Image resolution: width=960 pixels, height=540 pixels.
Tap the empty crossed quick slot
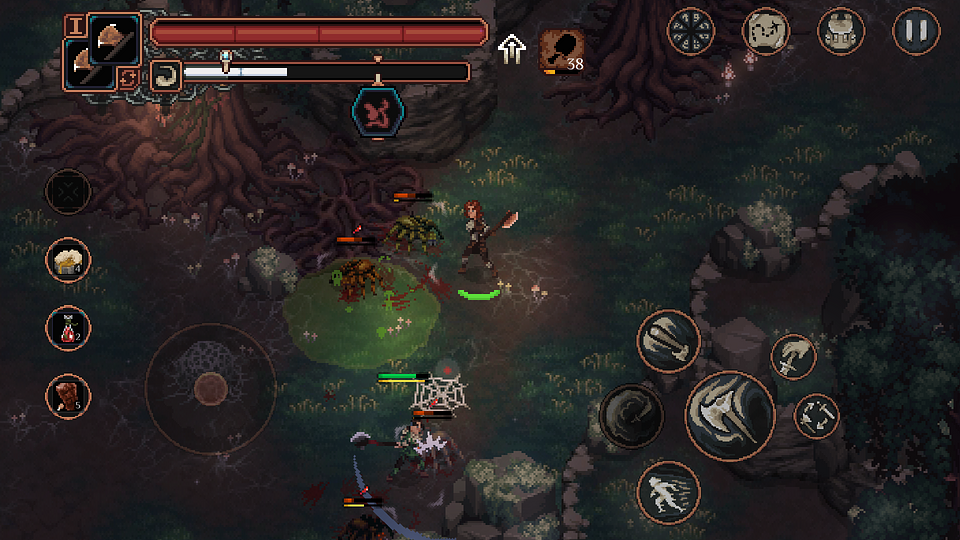point(68,191)
